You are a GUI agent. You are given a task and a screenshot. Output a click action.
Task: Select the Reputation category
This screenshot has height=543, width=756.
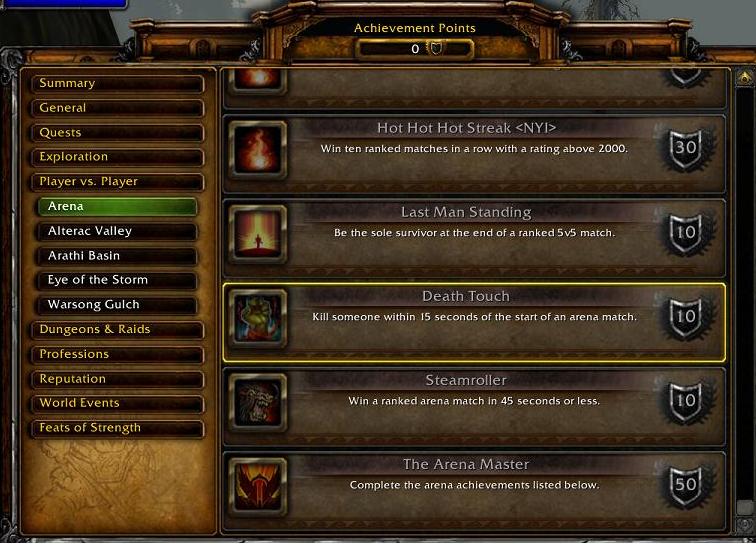pos(118,379)
